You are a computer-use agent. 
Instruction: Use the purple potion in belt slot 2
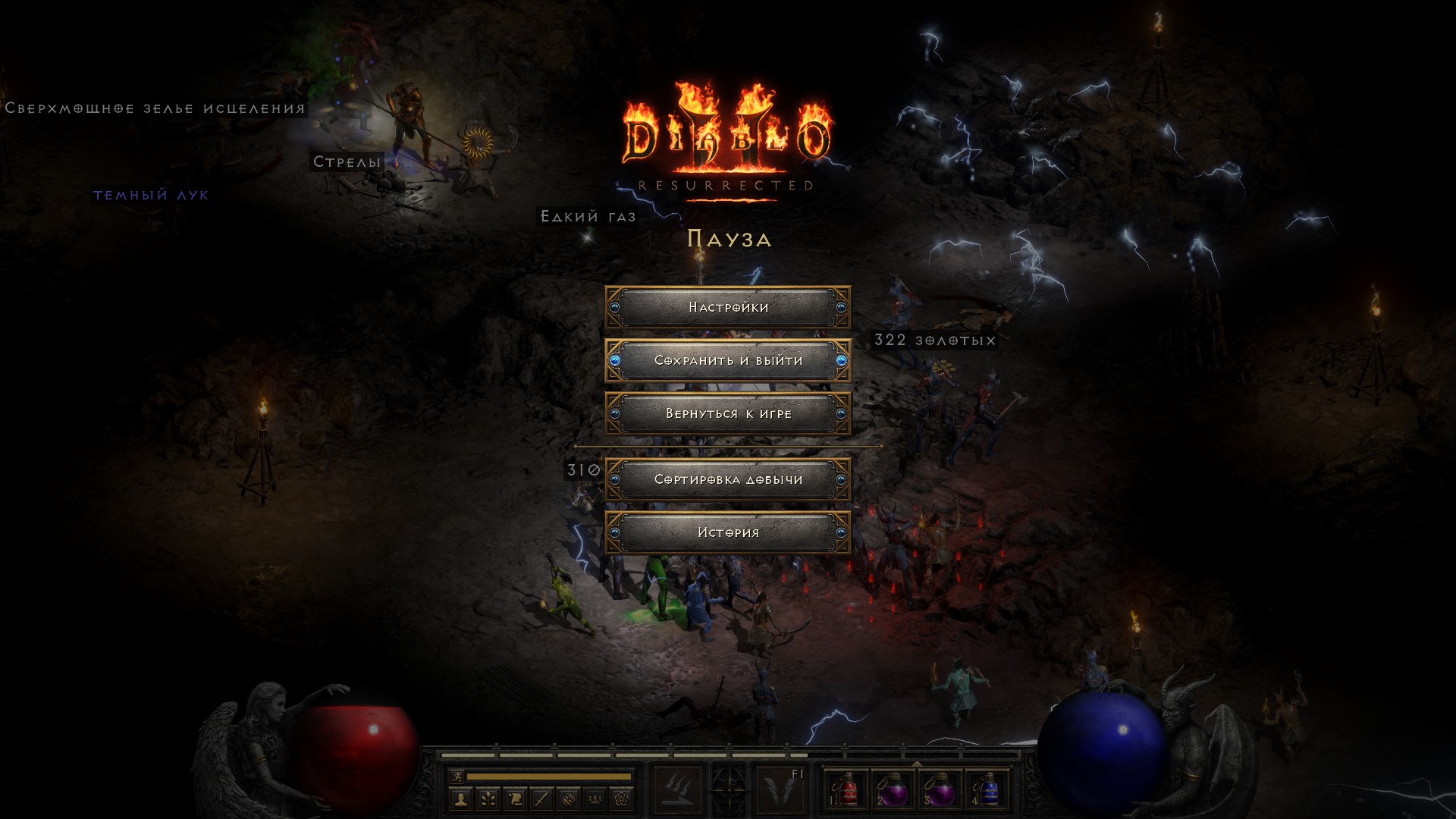[x=893, y=790]
